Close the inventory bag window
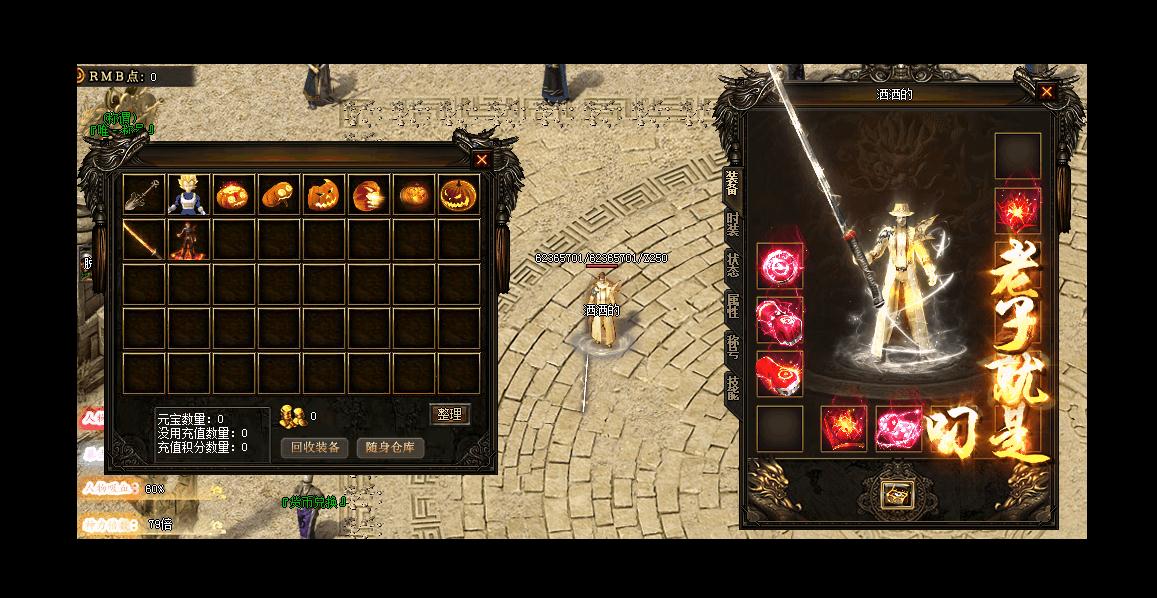The width and height of the screenshot is (1157, 598). coord(482,159)
